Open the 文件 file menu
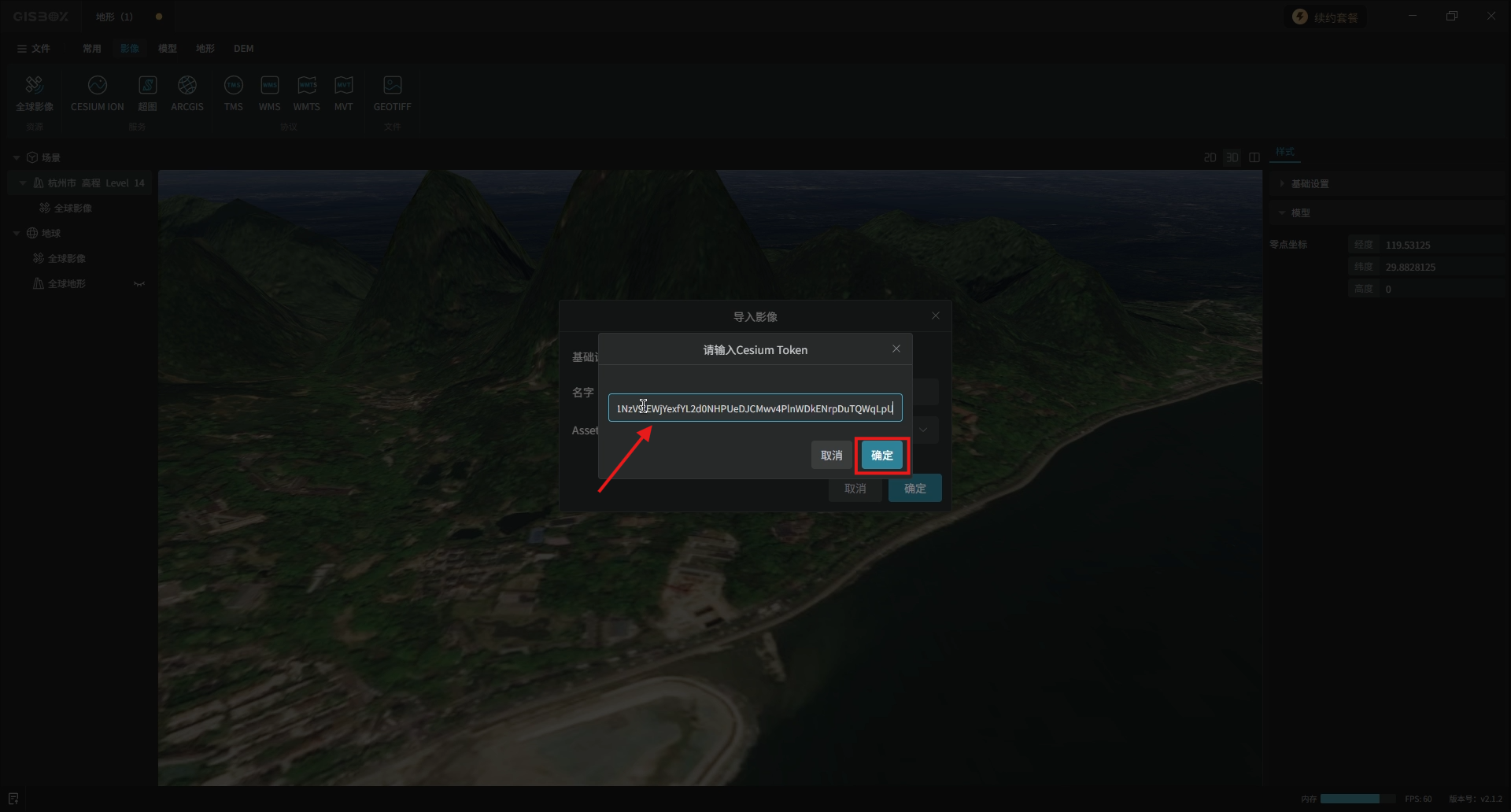This screenshot has width=1511, height=812. tap(34, 49)
